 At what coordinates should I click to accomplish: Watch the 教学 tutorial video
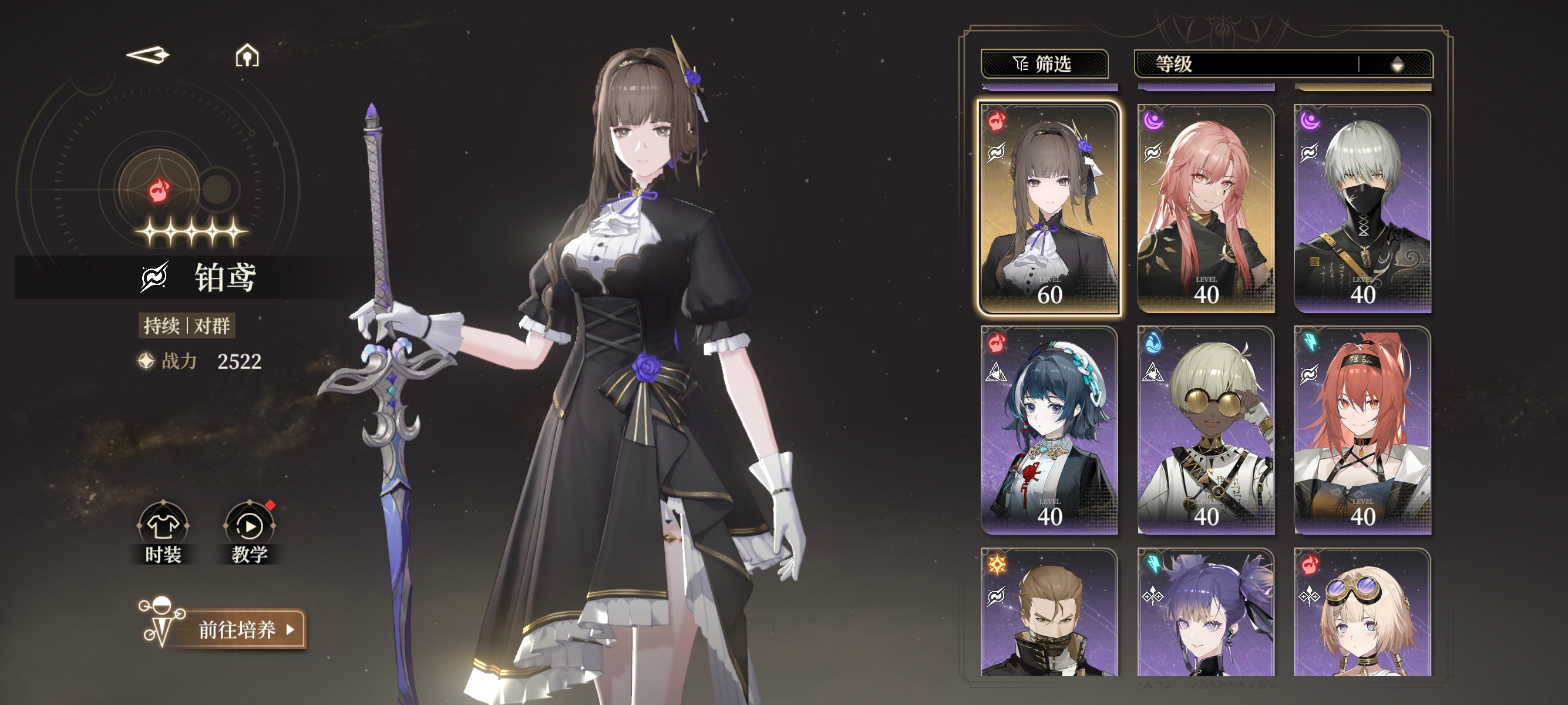pos(250,532)
